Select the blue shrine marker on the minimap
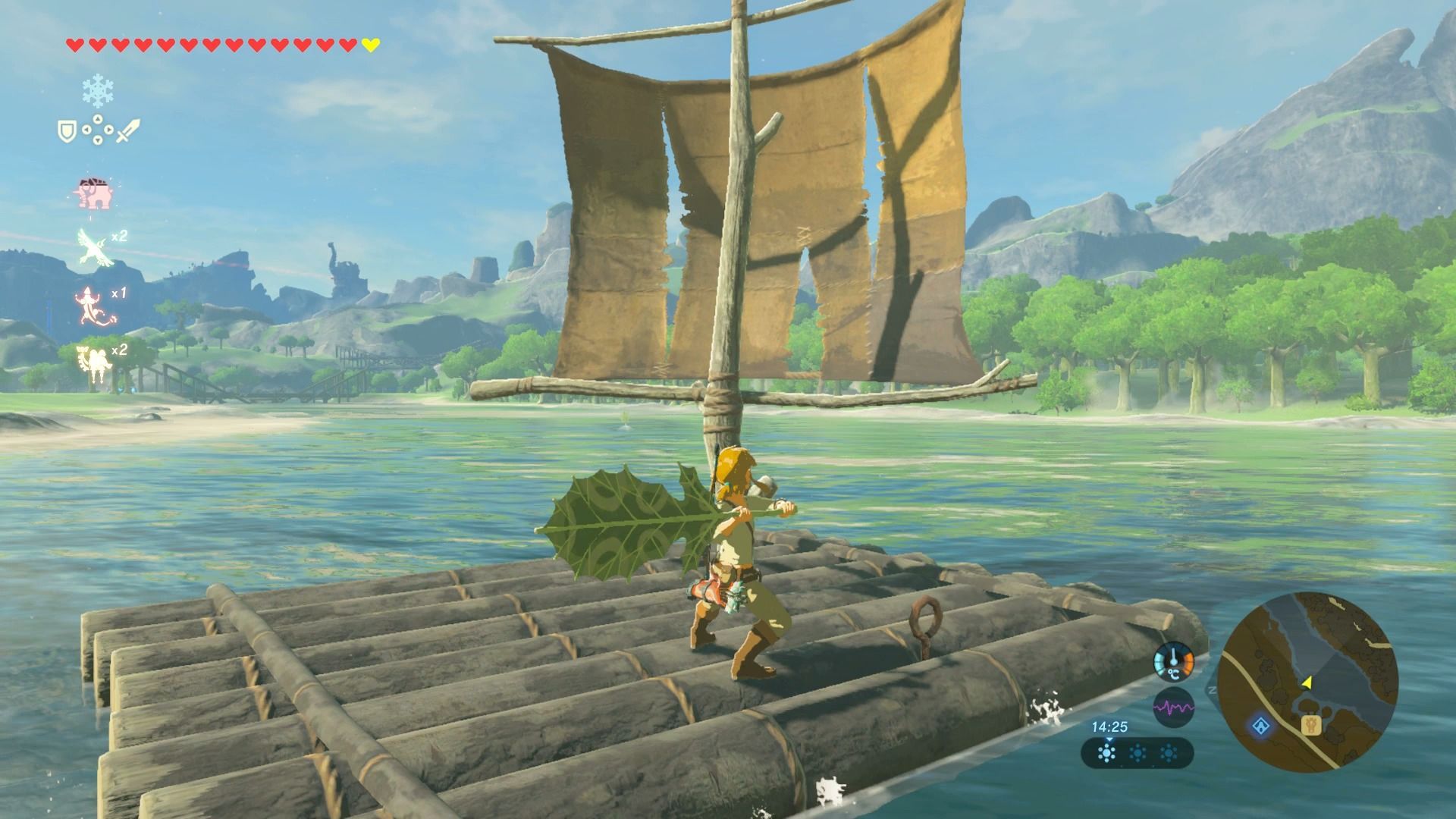The image size is (1456, 819). [x=1261, y=726]
